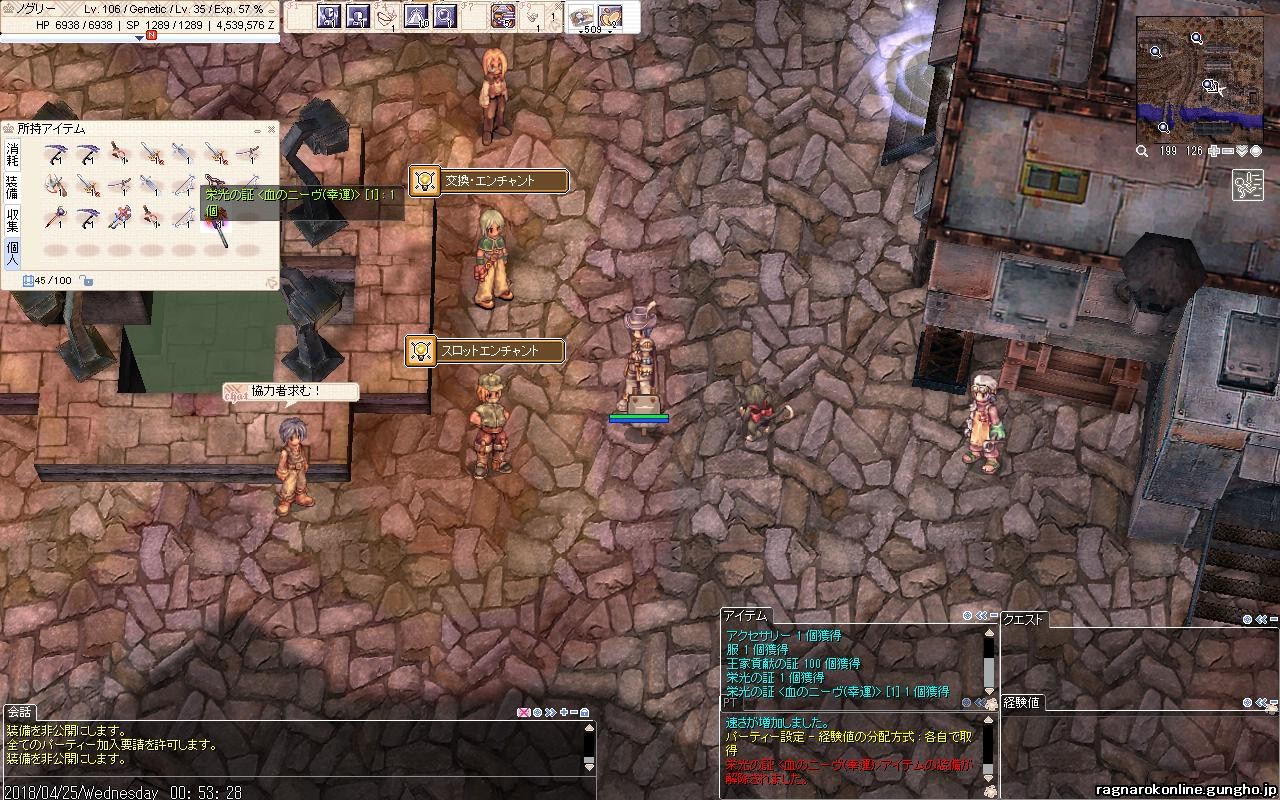Open the 装備 inventory tab
Image resolution: width=1280 pixels, height=800 pixels.
click(12, 187)
